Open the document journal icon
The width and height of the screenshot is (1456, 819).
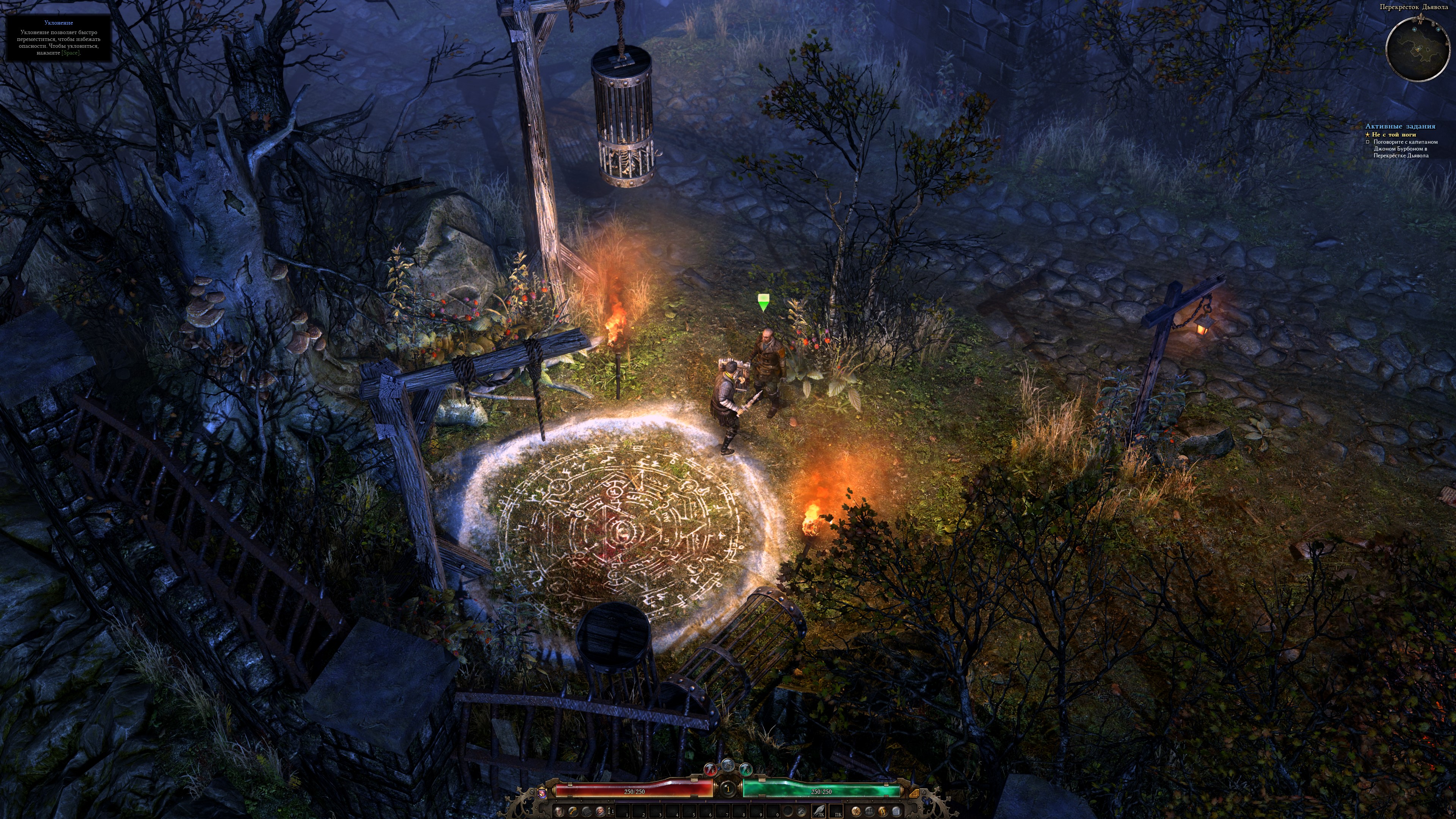pyautogui.click(x=896, y=811)
